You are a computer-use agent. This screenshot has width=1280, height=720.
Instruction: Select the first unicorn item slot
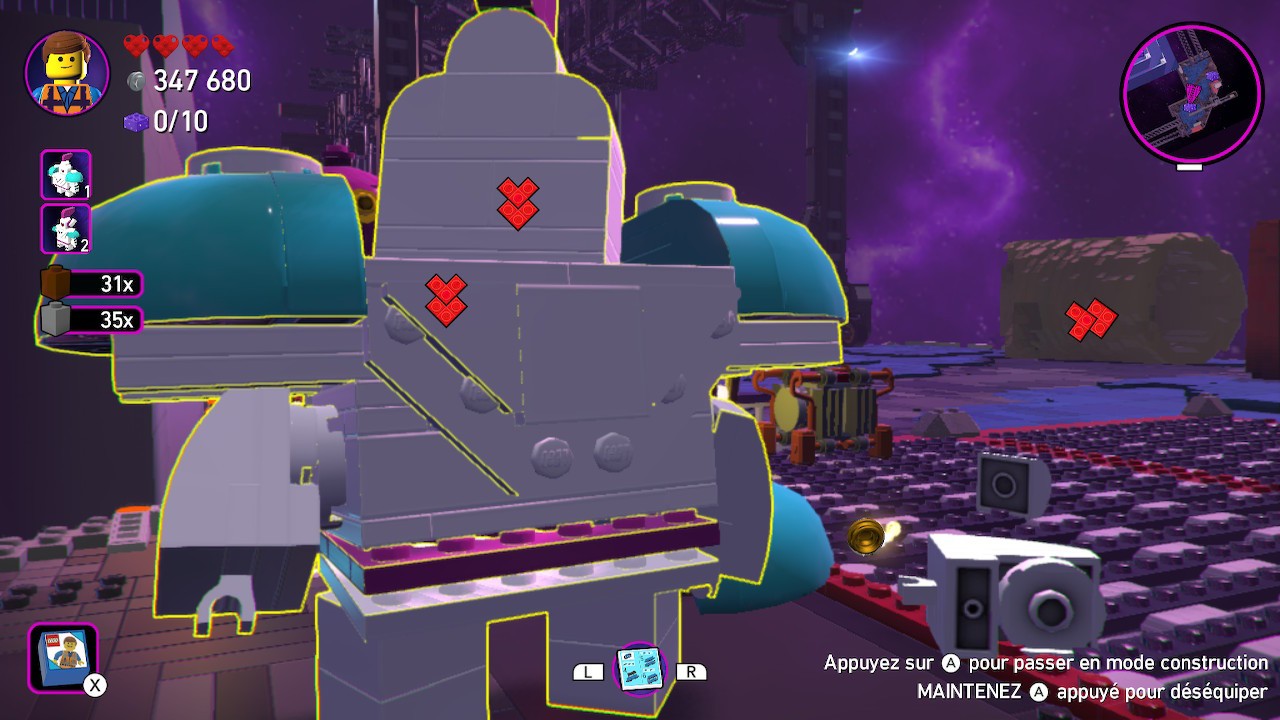pyautogui.click(x=66, y=175)
